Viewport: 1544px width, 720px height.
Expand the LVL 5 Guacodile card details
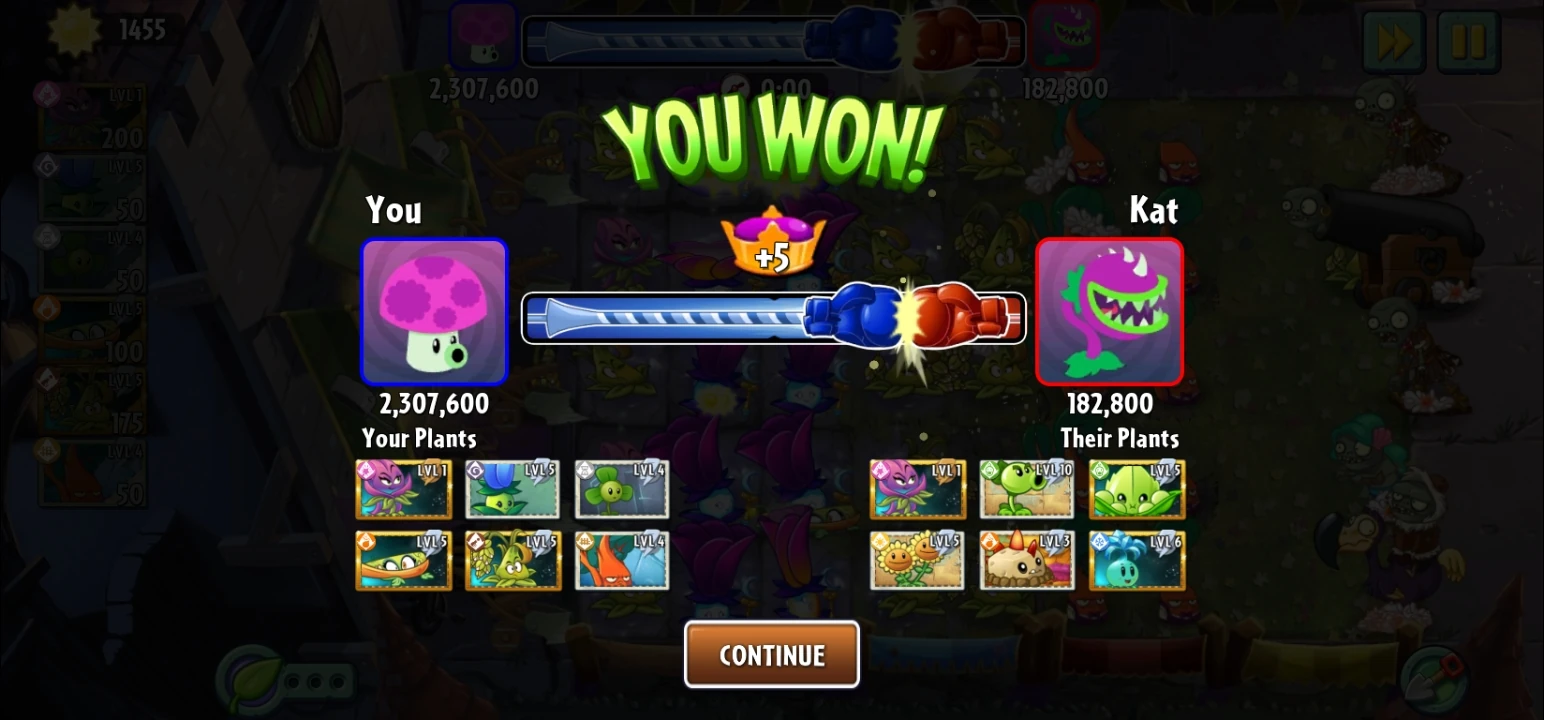[x=404, y=560]
